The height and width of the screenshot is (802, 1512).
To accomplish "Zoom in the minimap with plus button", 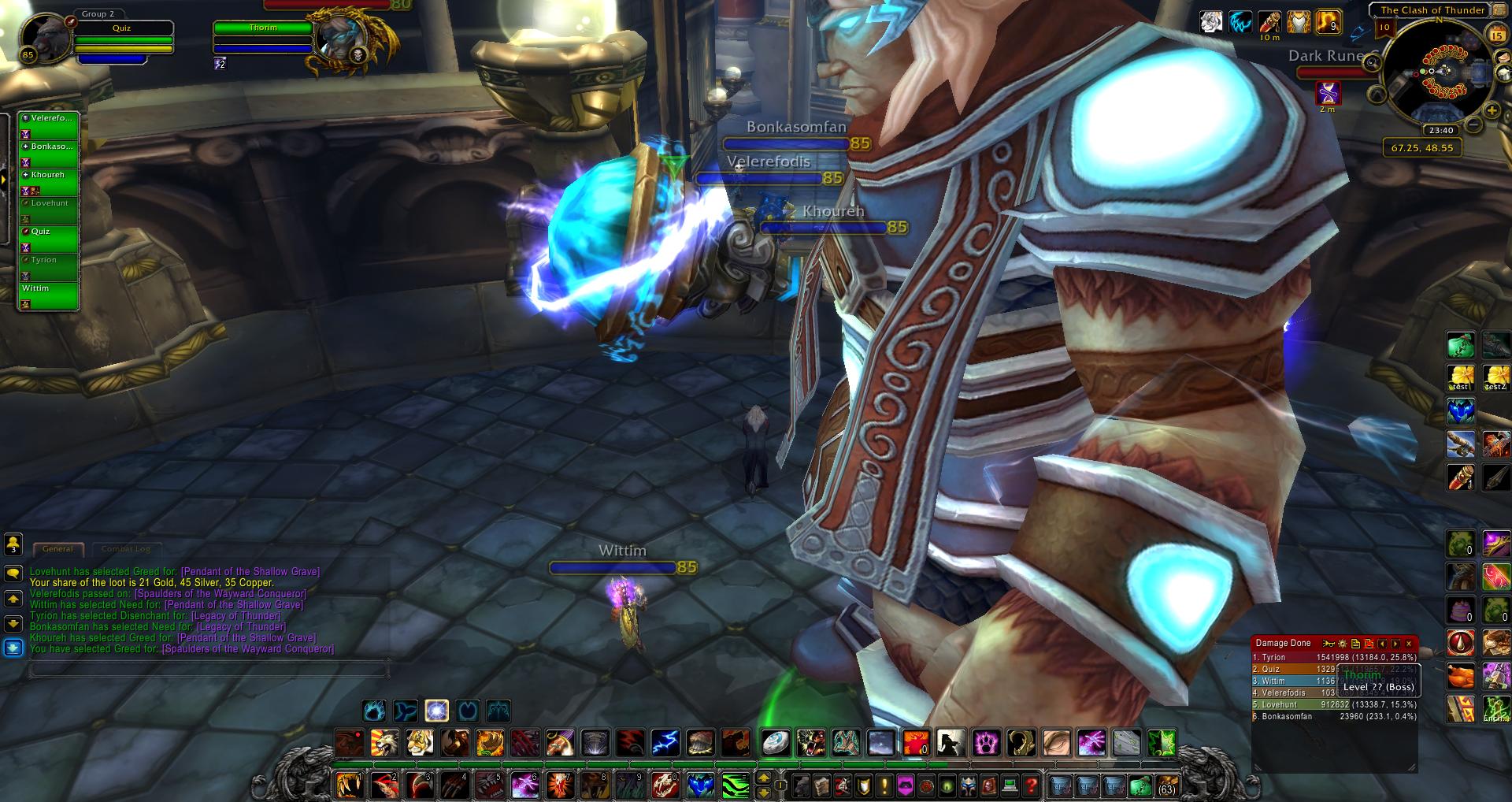I will pos(1491,111).
